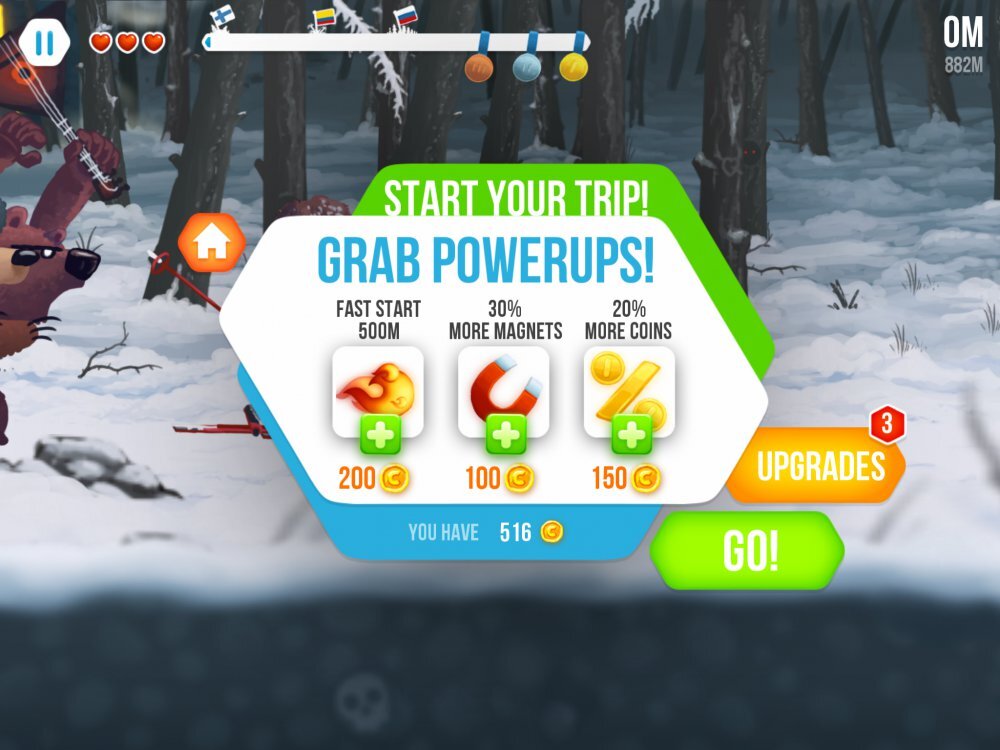Start the run with GO!
The width and height of the screenshot is (1000, 750).
(x=749, y=551)
